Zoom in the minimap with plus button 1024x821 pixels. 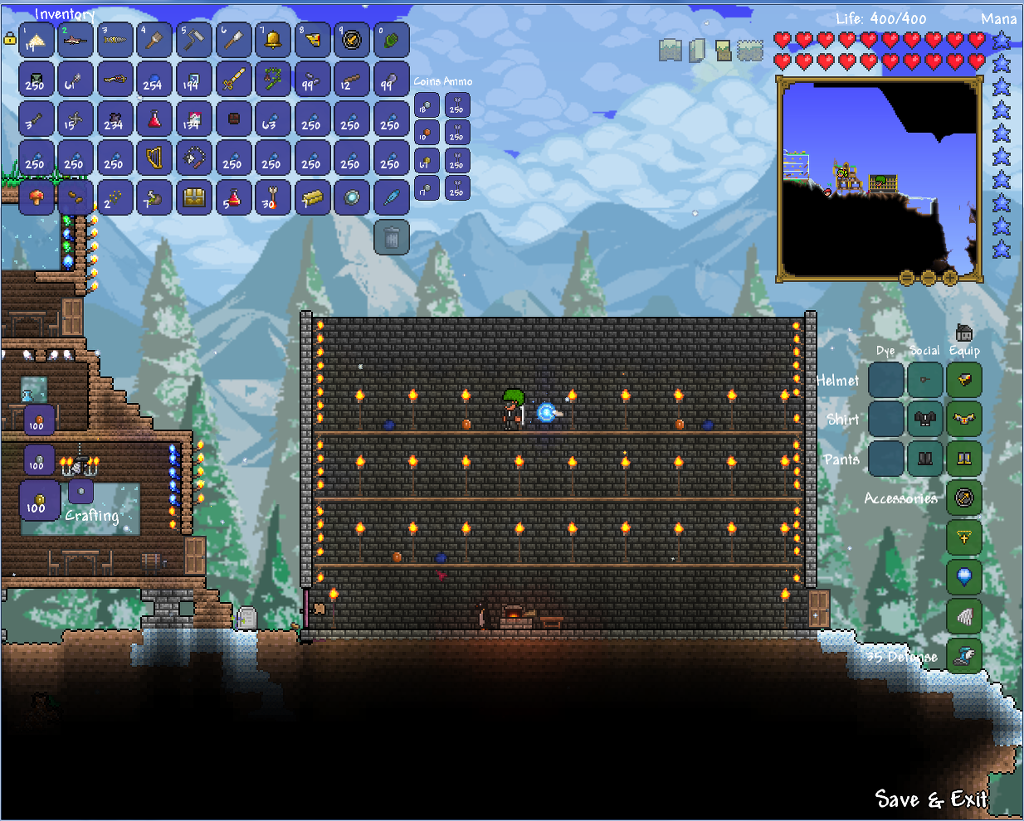click(x=949, y=277)
